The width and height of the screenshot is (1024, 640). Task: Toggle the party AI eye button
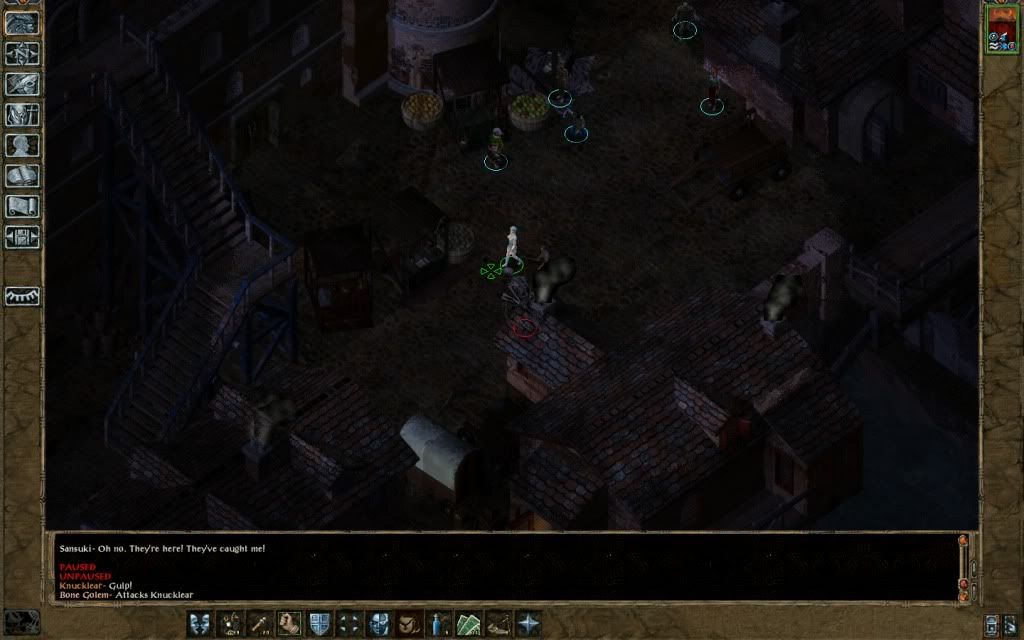coord(21,296)
